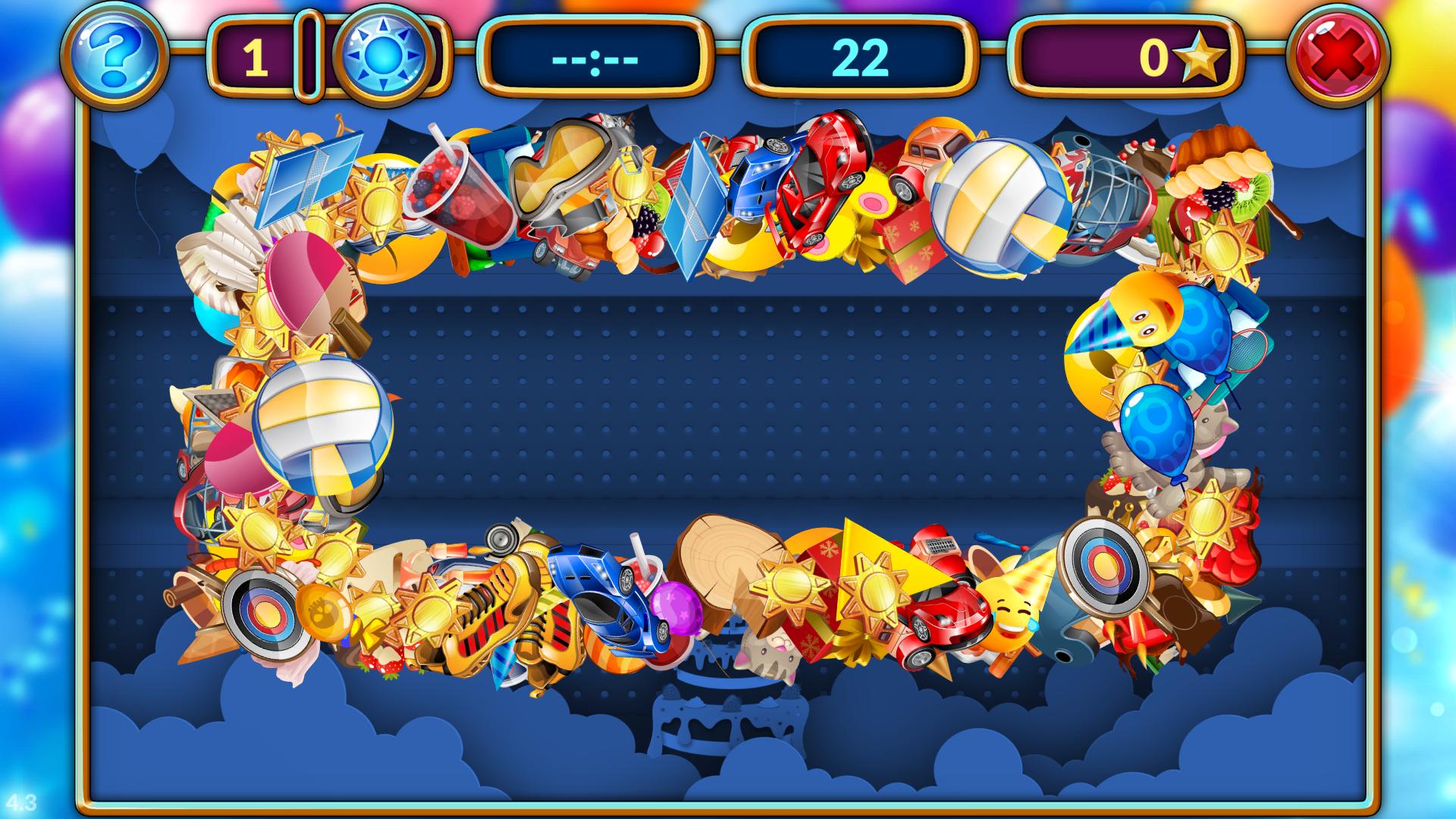The width and height of the screenshot is (1456, 819).
Task: Open the question mark help button
Action: (x=114, y=56)
